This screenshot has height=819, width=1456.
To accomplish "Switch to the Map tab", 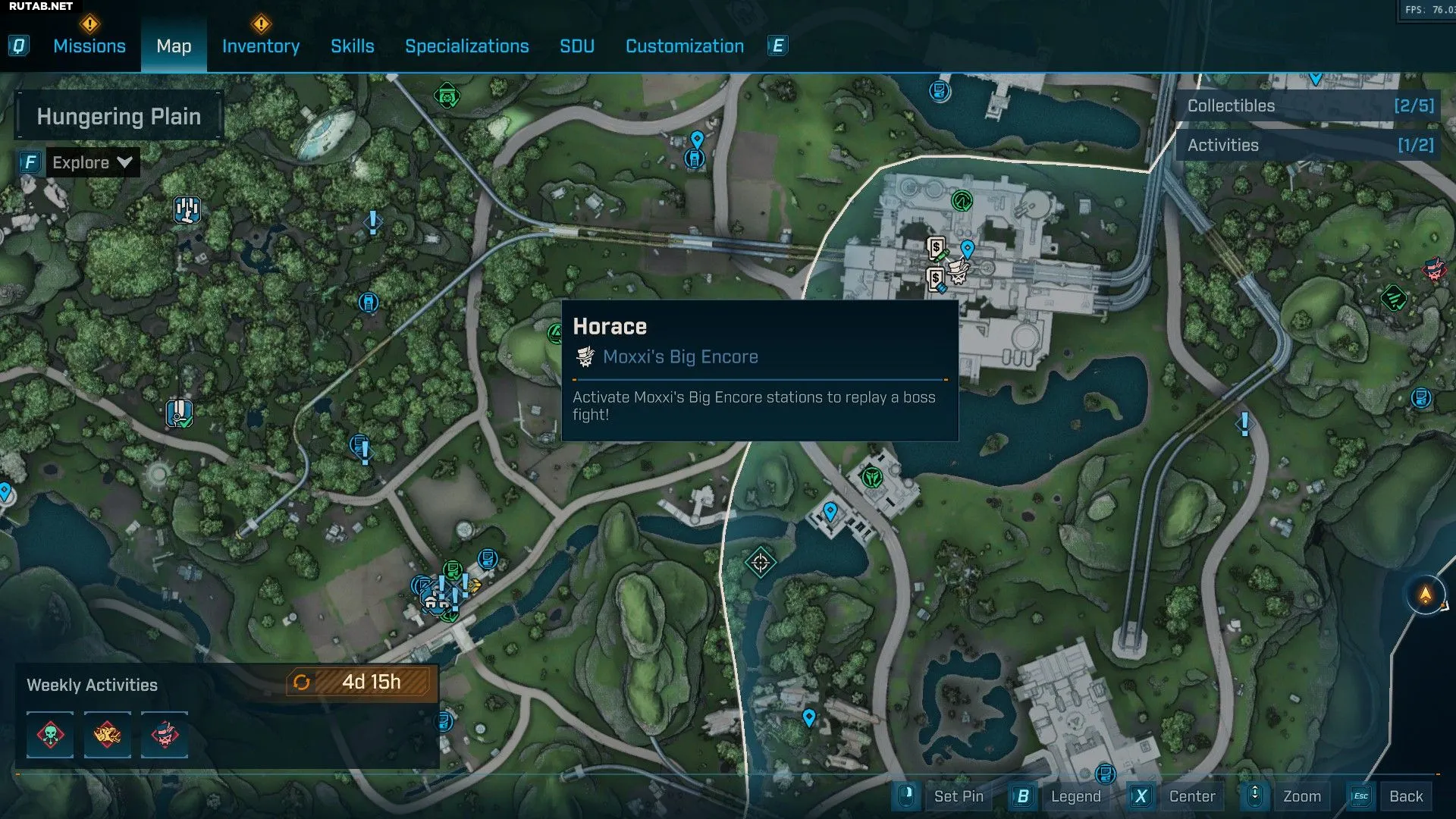I will tap(174, 46).
